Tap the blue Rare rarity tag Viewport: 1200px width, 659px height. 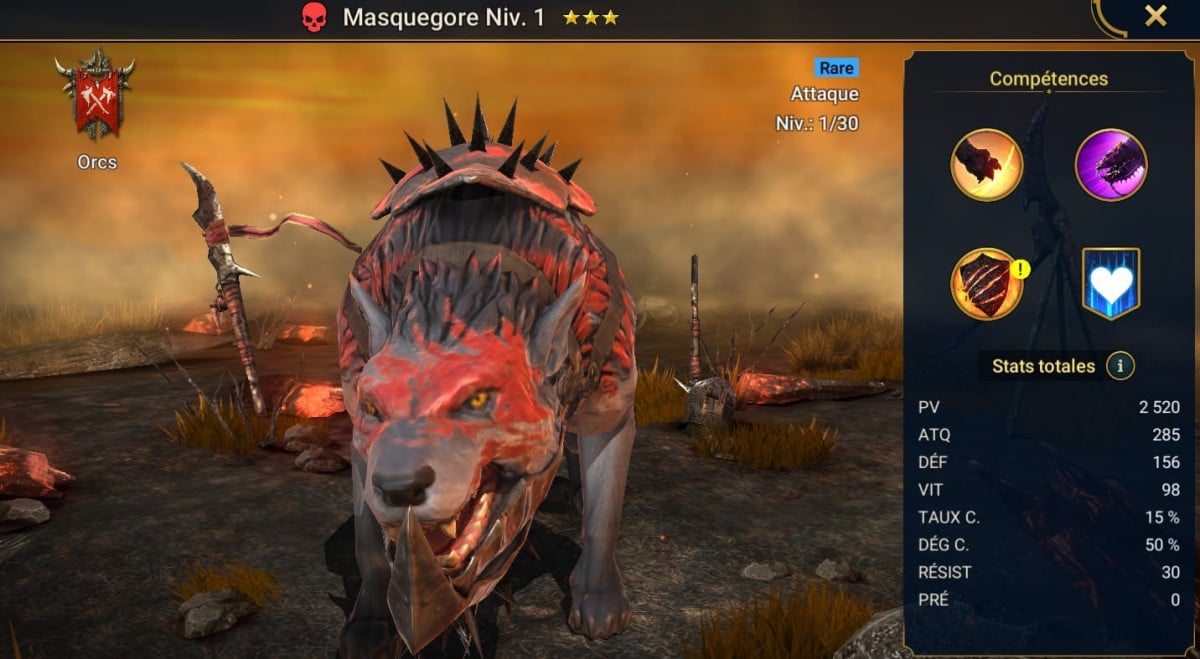pyautogui.click(x=836, y=68)
